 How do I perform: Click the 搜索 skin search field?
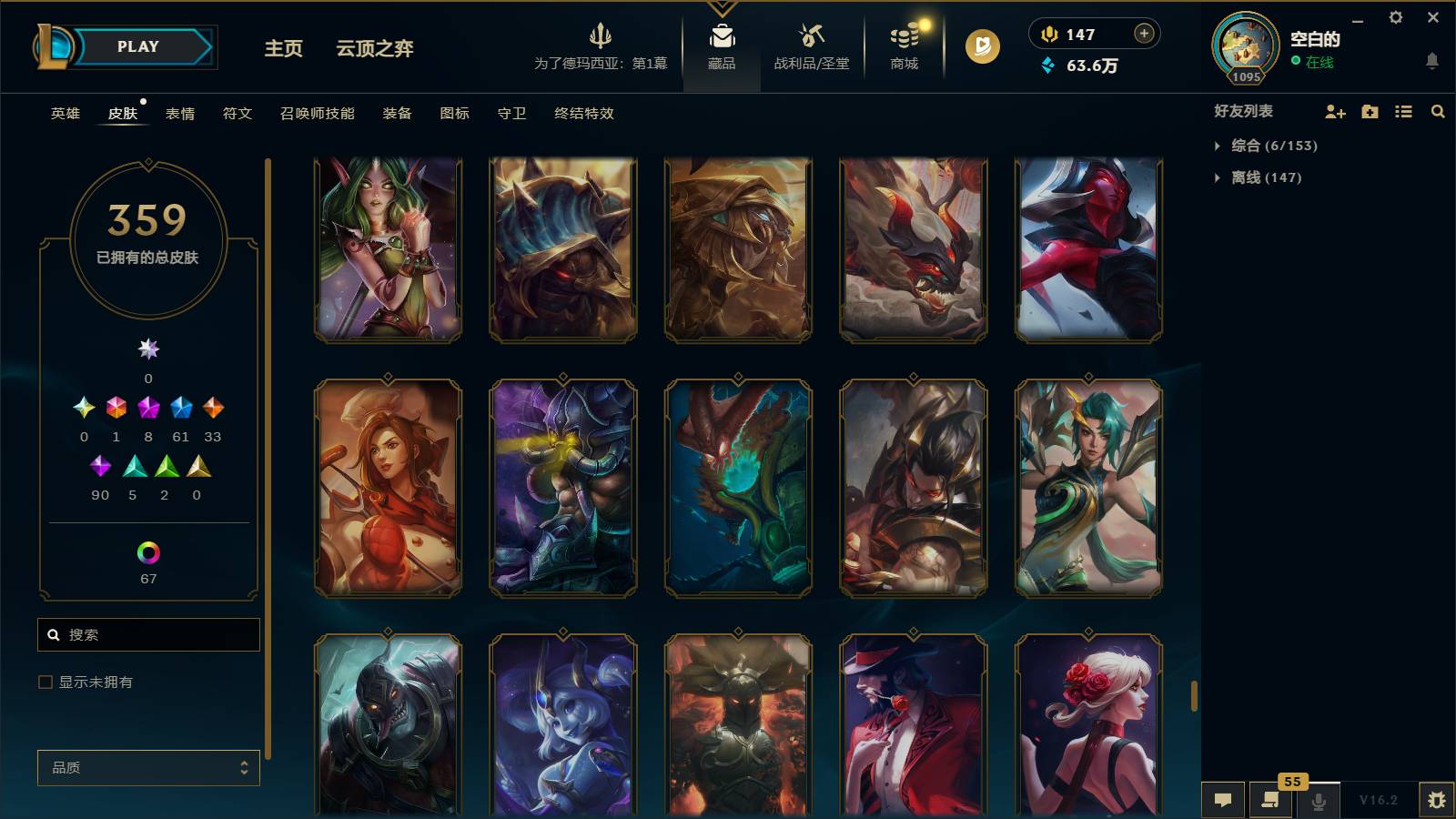click(148, 634)
